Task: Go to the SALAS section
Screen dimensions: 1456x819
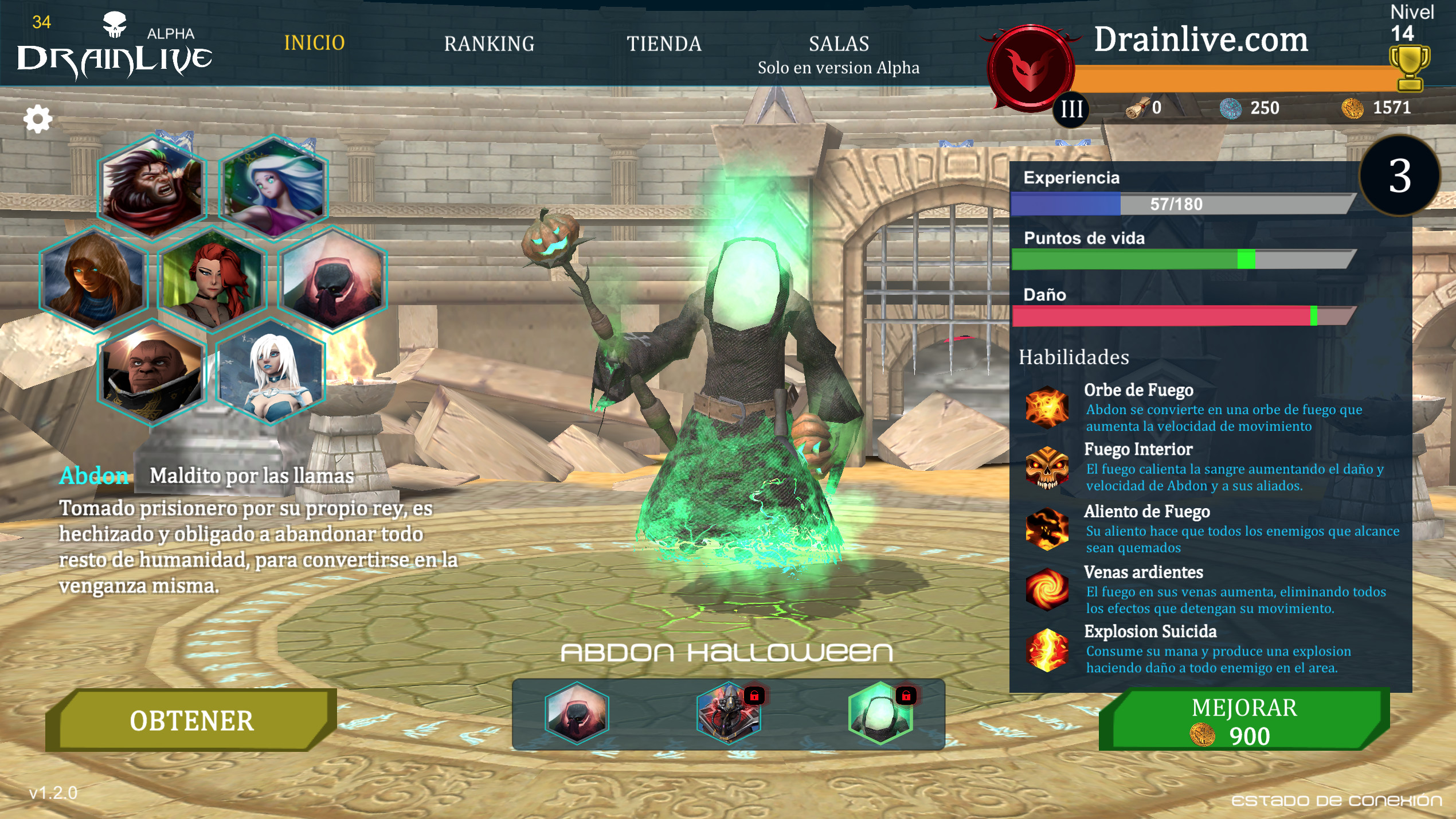Action: 839,44
